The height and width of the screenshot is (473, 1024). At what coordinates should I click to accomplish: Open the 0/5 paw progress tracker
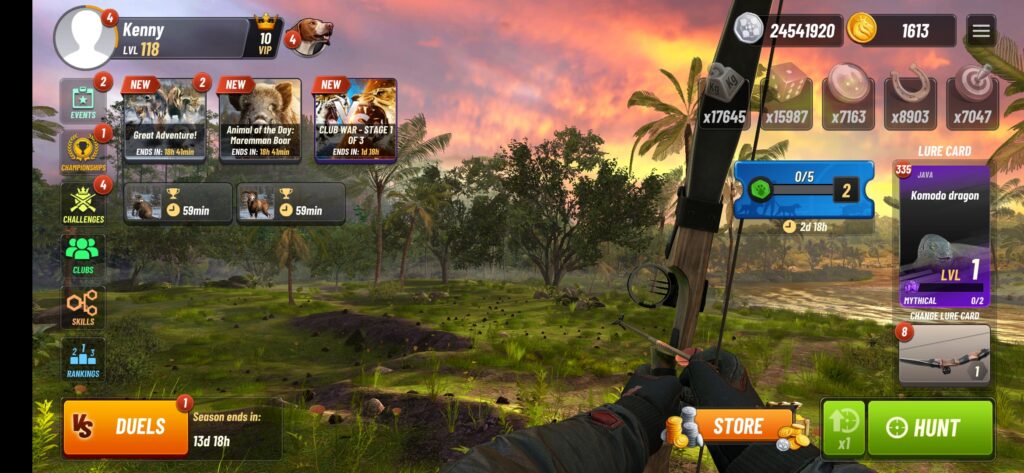[802, 190]
